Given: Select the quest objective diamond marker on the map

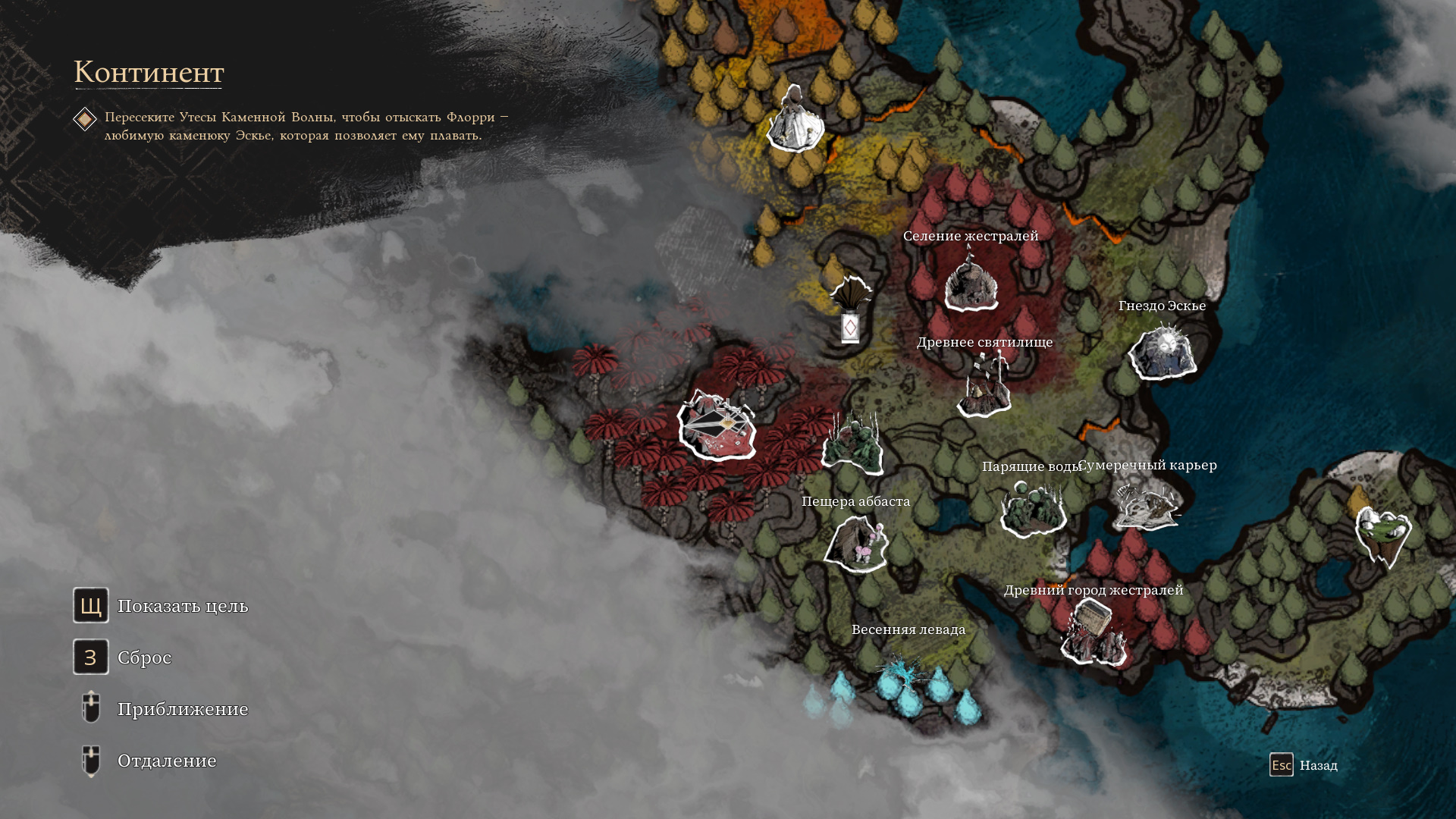Looking at the screenshot, I should pos(850,328).
